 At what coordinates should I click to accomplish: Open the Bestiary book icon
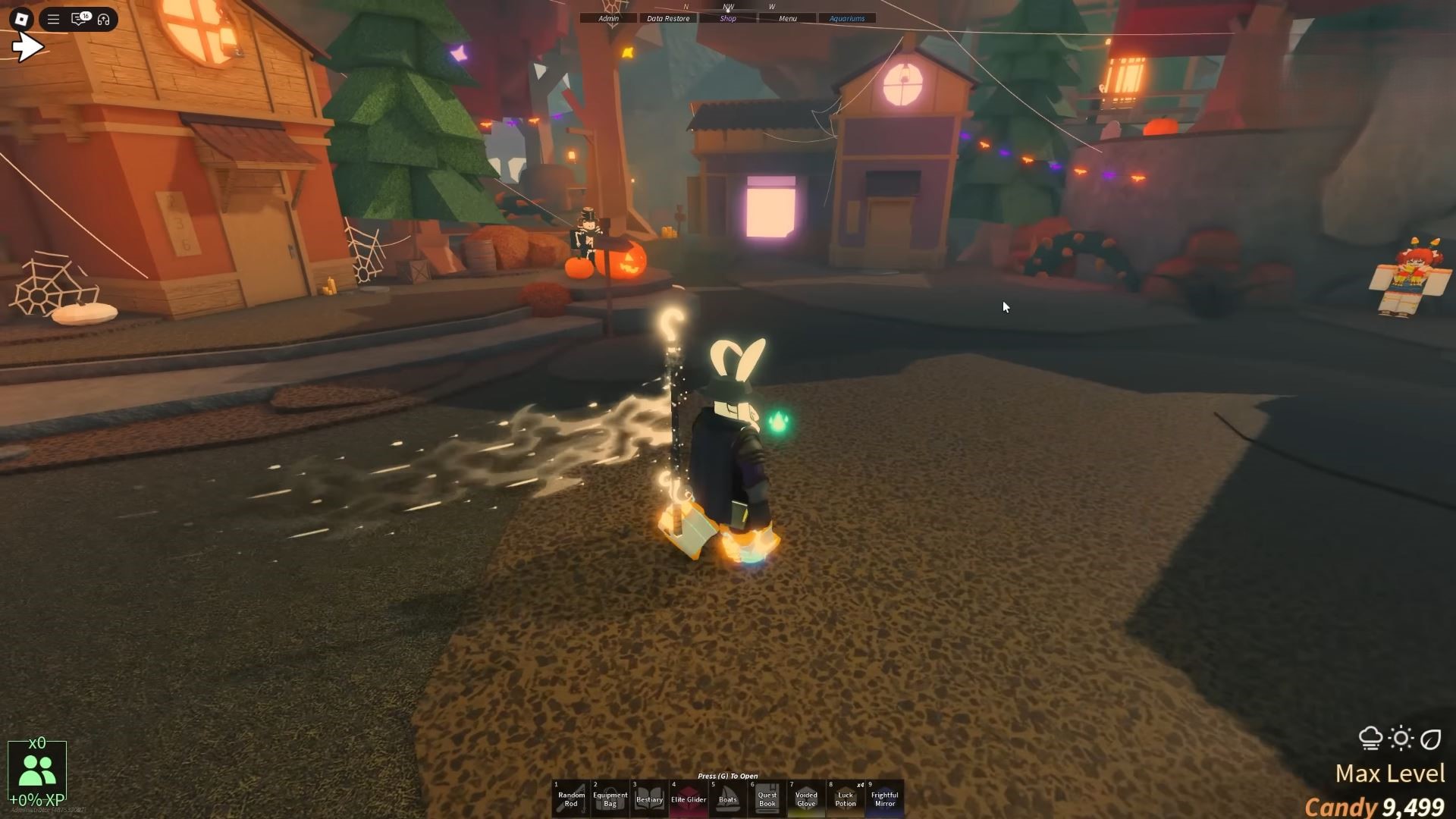click(649, 796)
